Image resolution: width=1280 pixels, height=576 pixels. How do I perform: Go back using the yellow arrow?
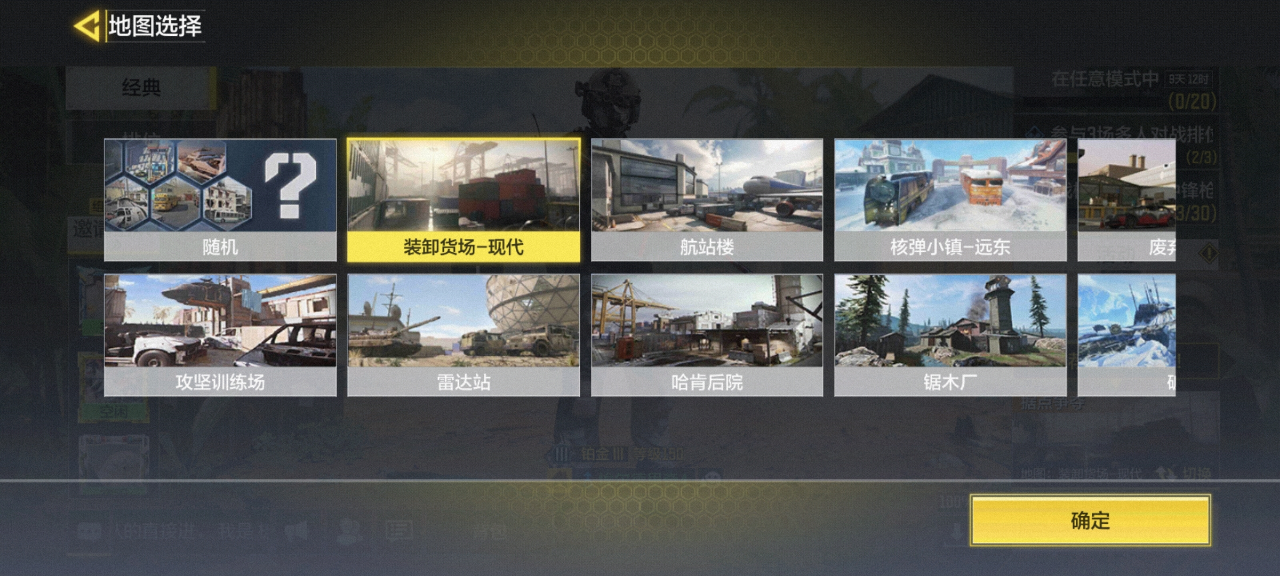(88, 26)
